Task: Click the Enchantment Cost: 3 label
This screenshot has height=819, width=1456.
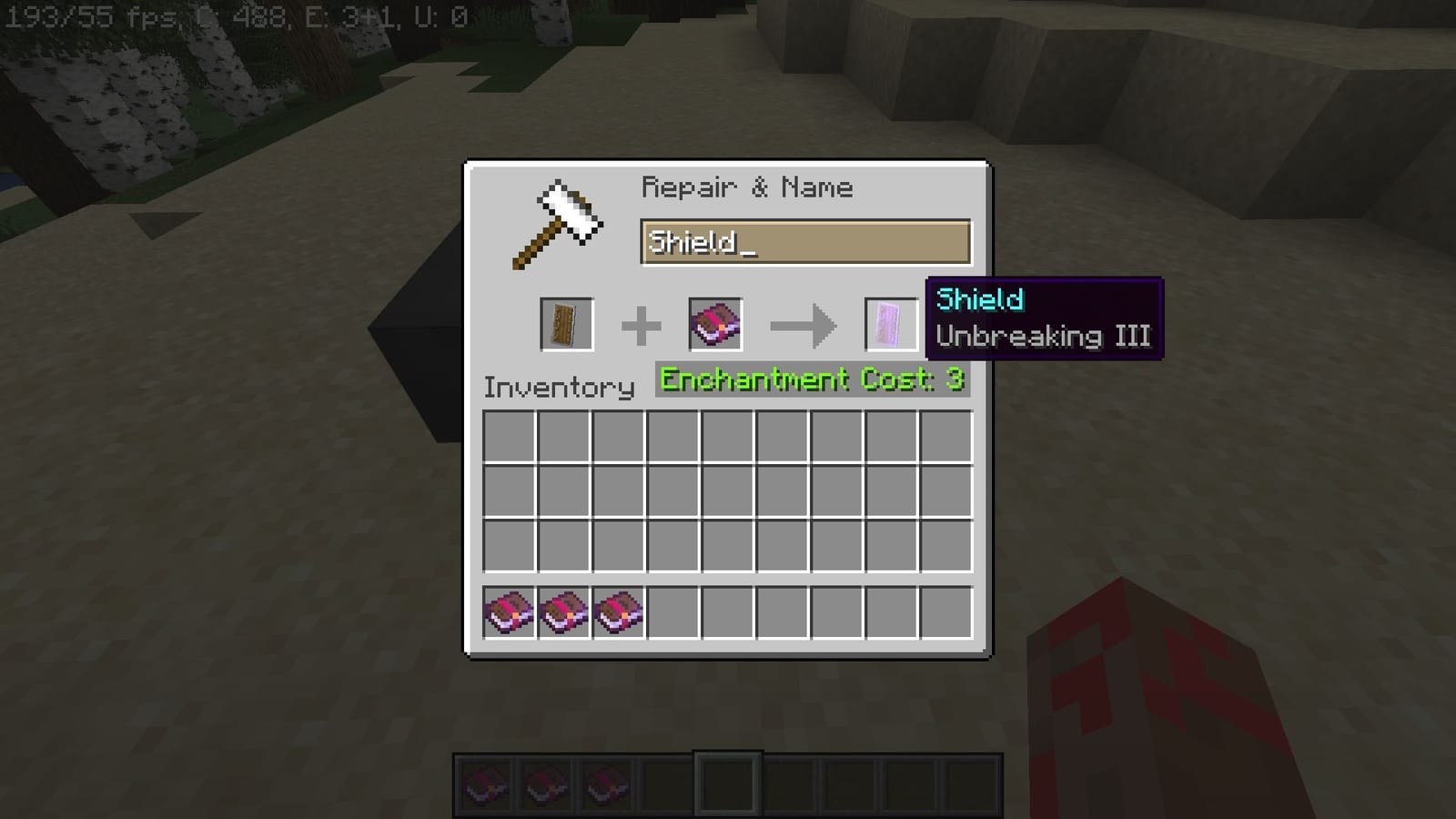Action: [810, 379]
